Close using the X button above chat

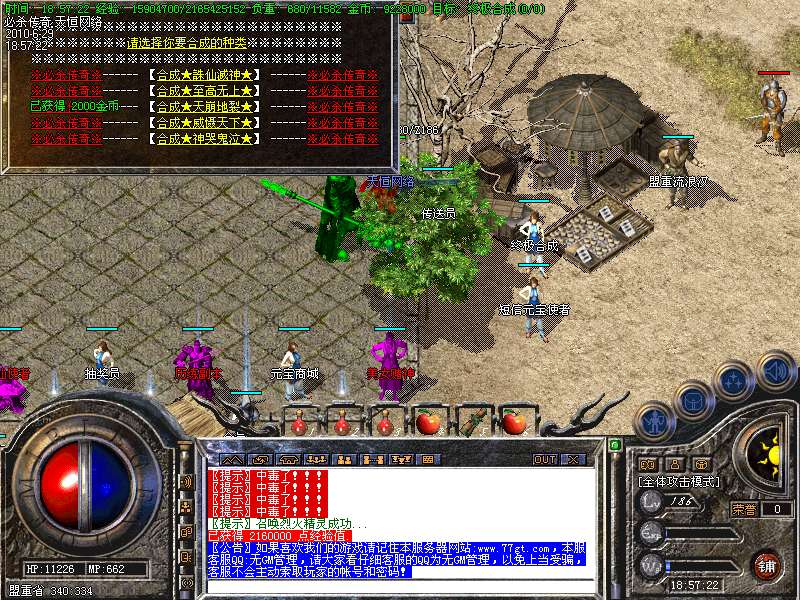[573, 459]
